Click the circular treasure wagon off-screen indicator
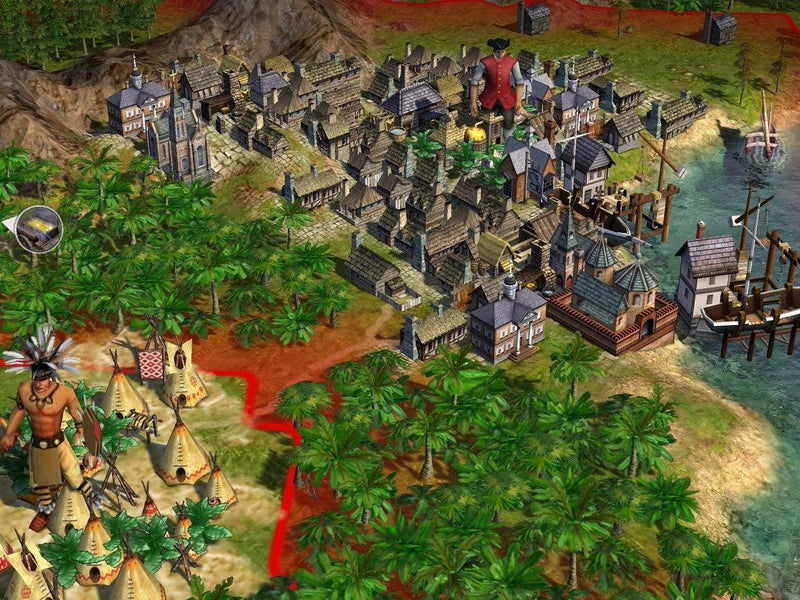This screenshot has height=600, width=800. click(39, 229)
